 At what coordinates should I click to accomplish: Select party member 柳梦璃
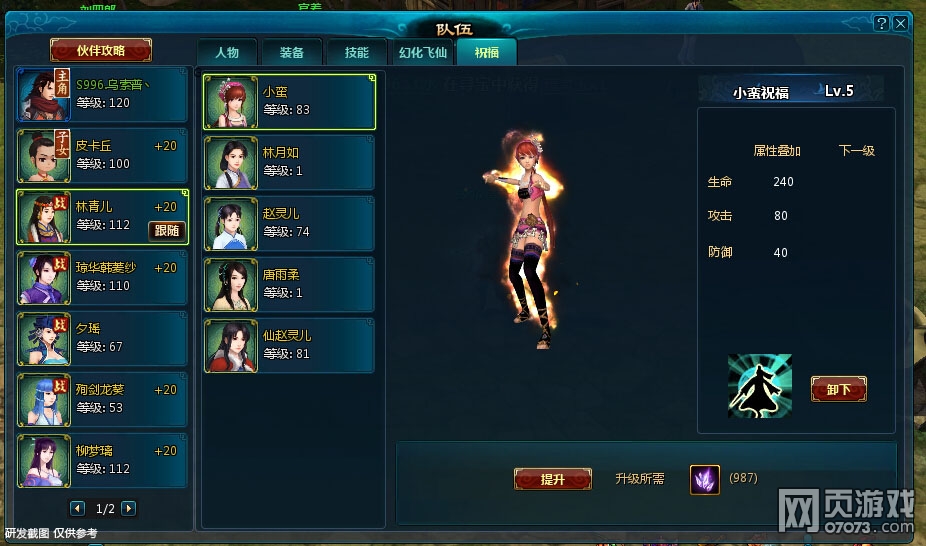[102, 461]
